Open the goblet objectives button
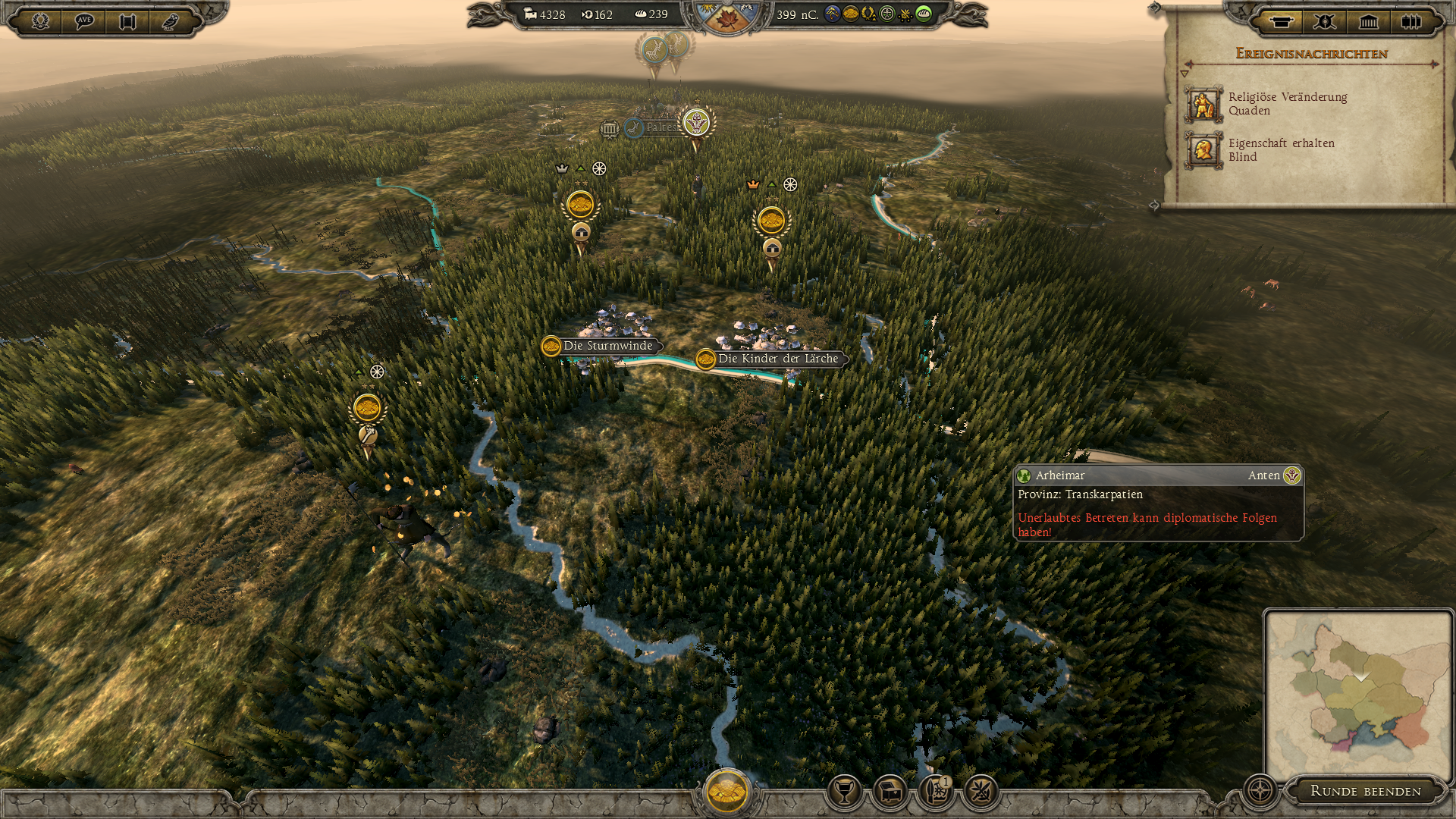This screenshot has height=819, width=1456. click(x=844, y=792)
